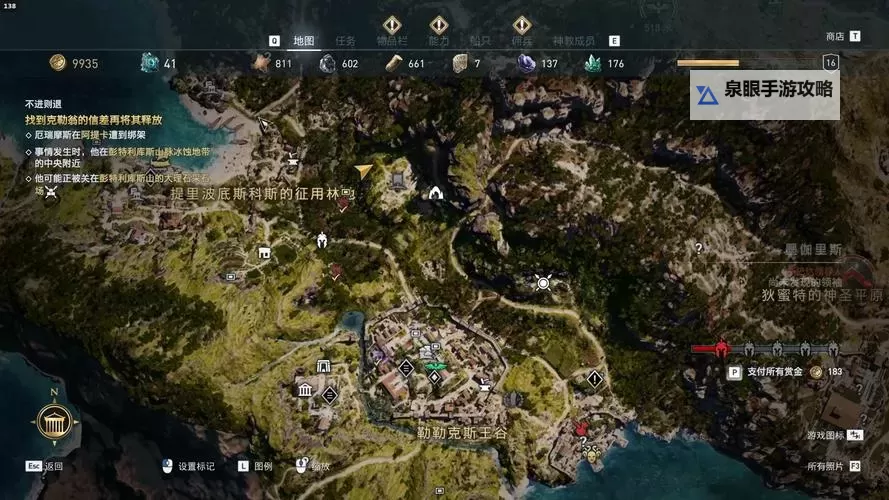Viewport: 889px width, 500px height.
Task: Switch to the 佣兵 (Mercenaries) tab
Action: (521, 41)
